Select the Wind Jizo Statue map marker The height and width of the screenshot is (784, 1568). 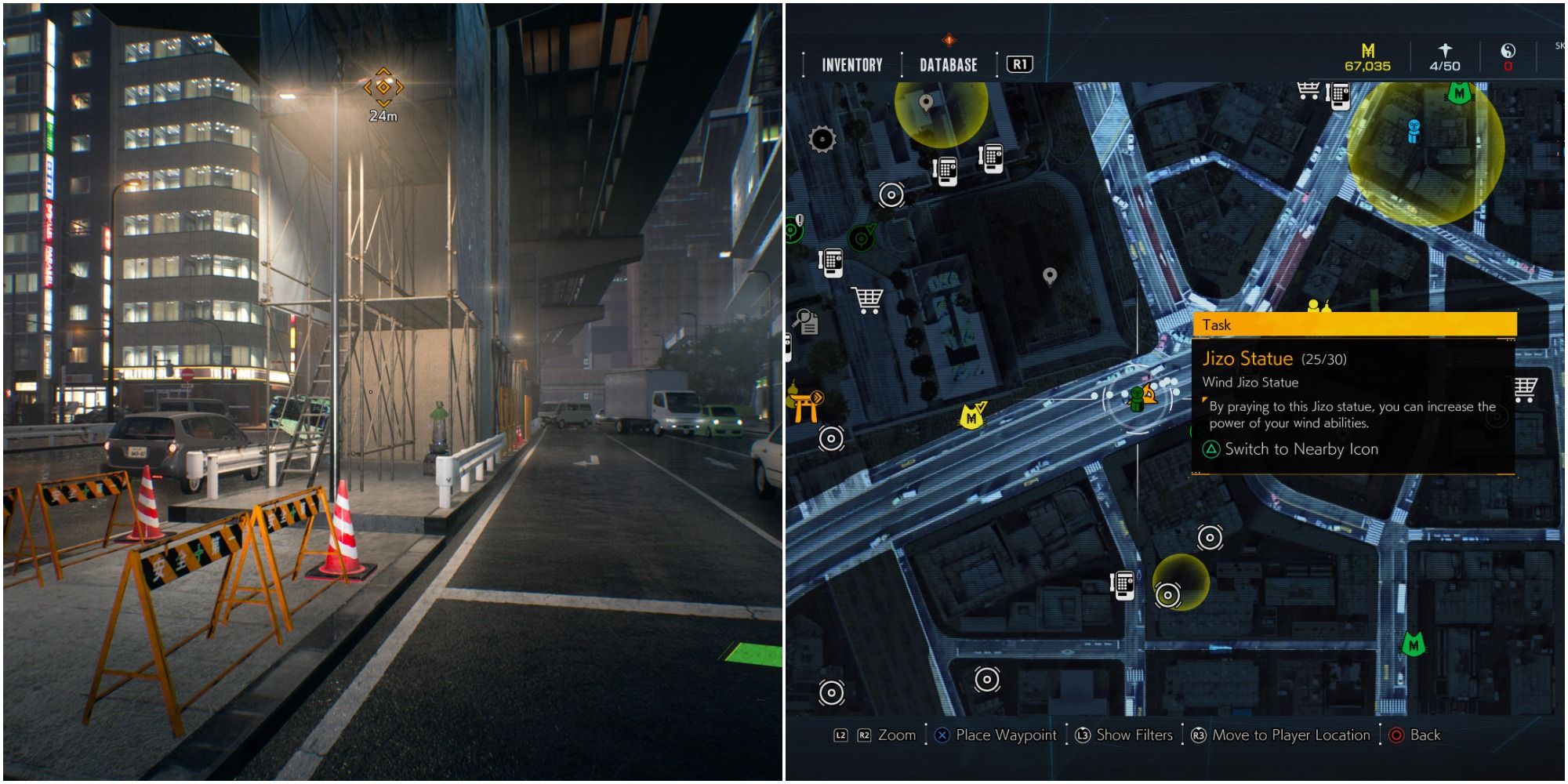pos(1136,399)
